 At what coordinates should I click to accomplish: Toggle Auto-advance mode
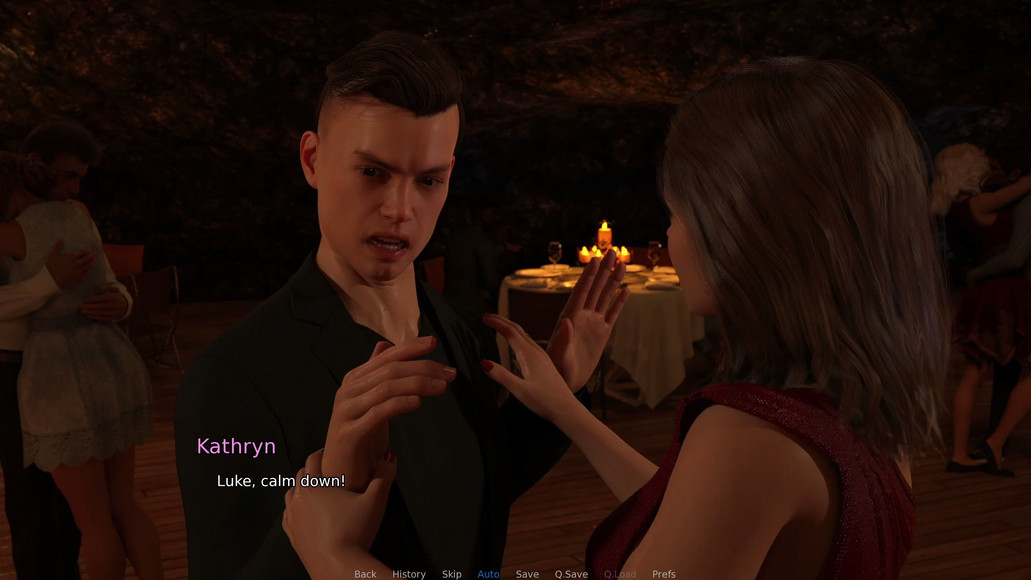(489, 574)
